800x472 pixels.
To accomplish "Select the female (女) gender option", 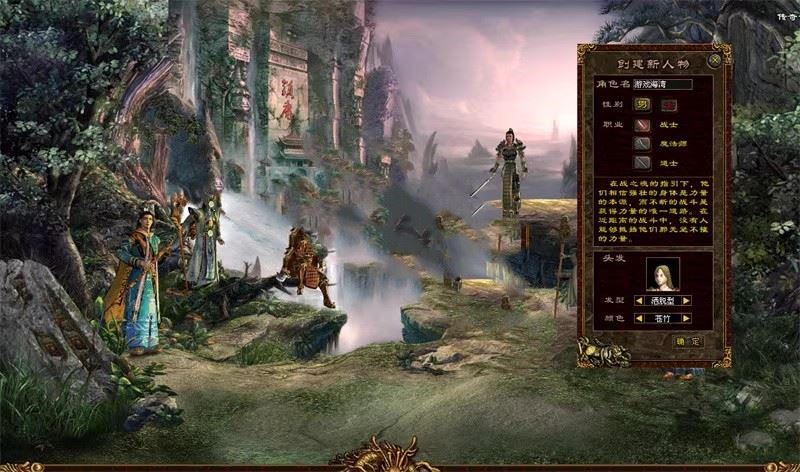I will pyautogui.click(x=665, y=104).
